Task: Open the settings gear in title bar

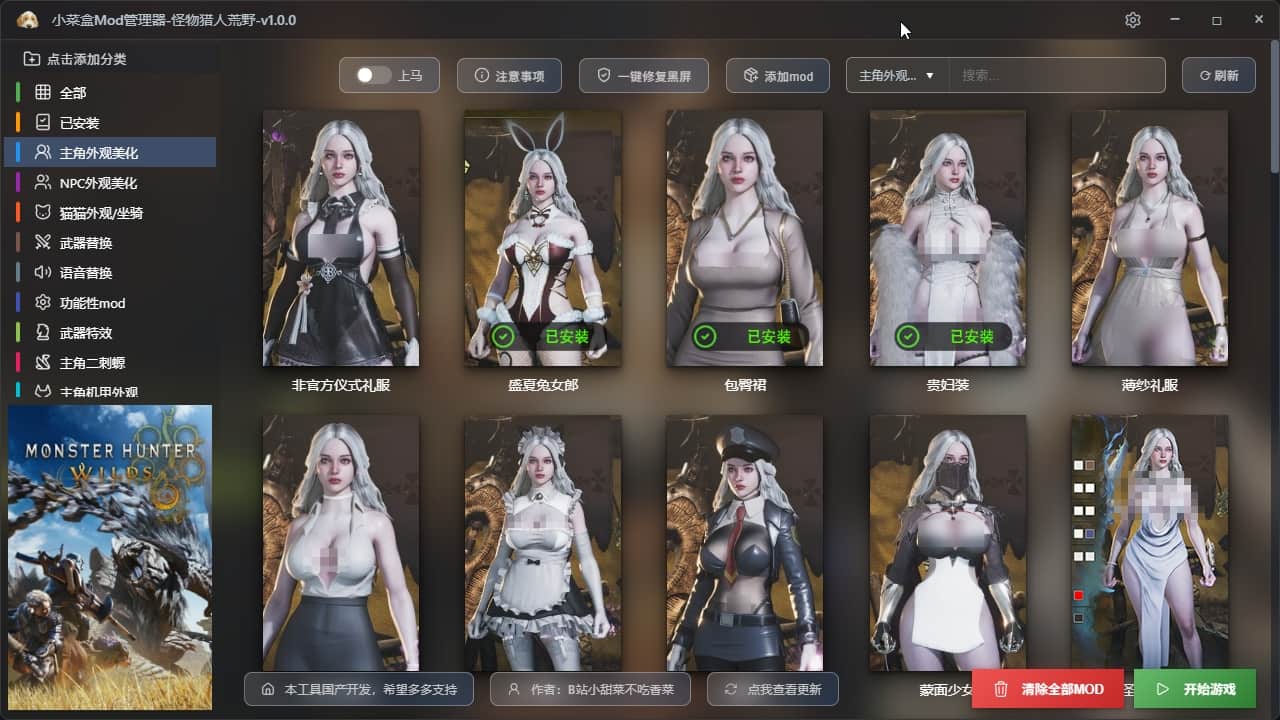Action: pos(1132,20)
